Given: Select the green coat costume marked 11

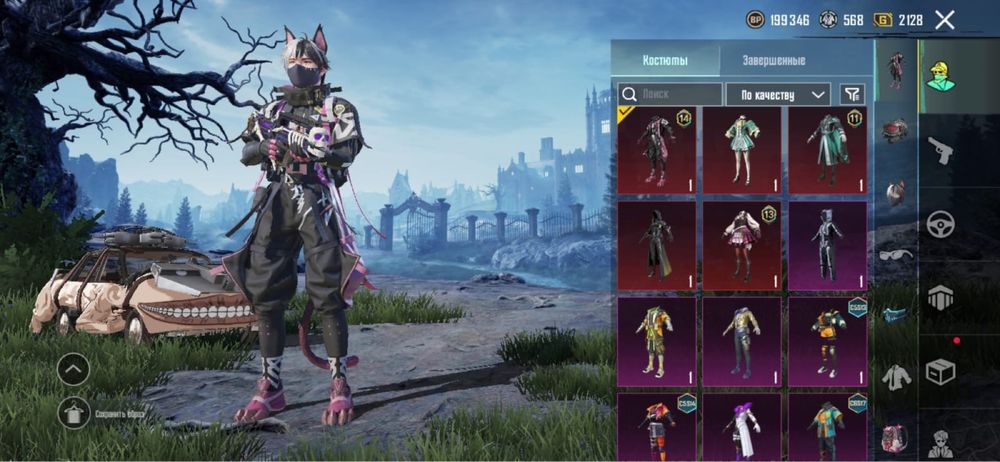Looking at the screenshot, I should 827,150.
